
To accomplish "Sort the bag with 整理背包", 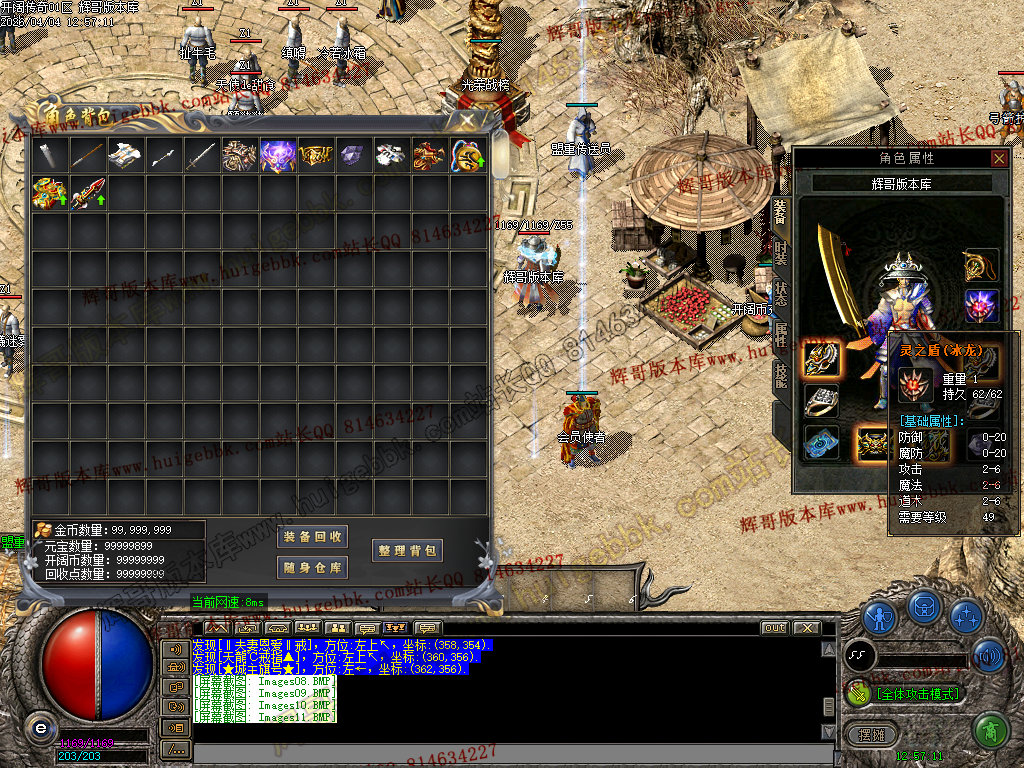I will click(x=407, y=551).
